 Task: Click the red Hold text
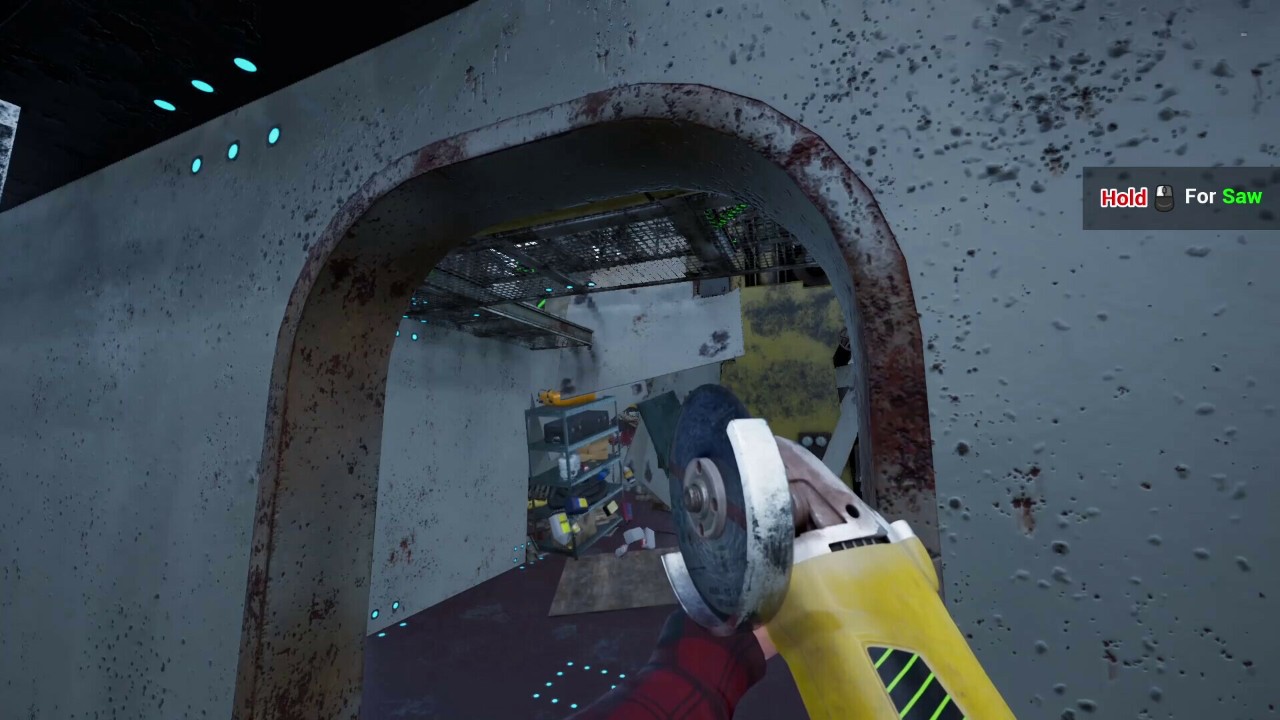(1122, 198)
